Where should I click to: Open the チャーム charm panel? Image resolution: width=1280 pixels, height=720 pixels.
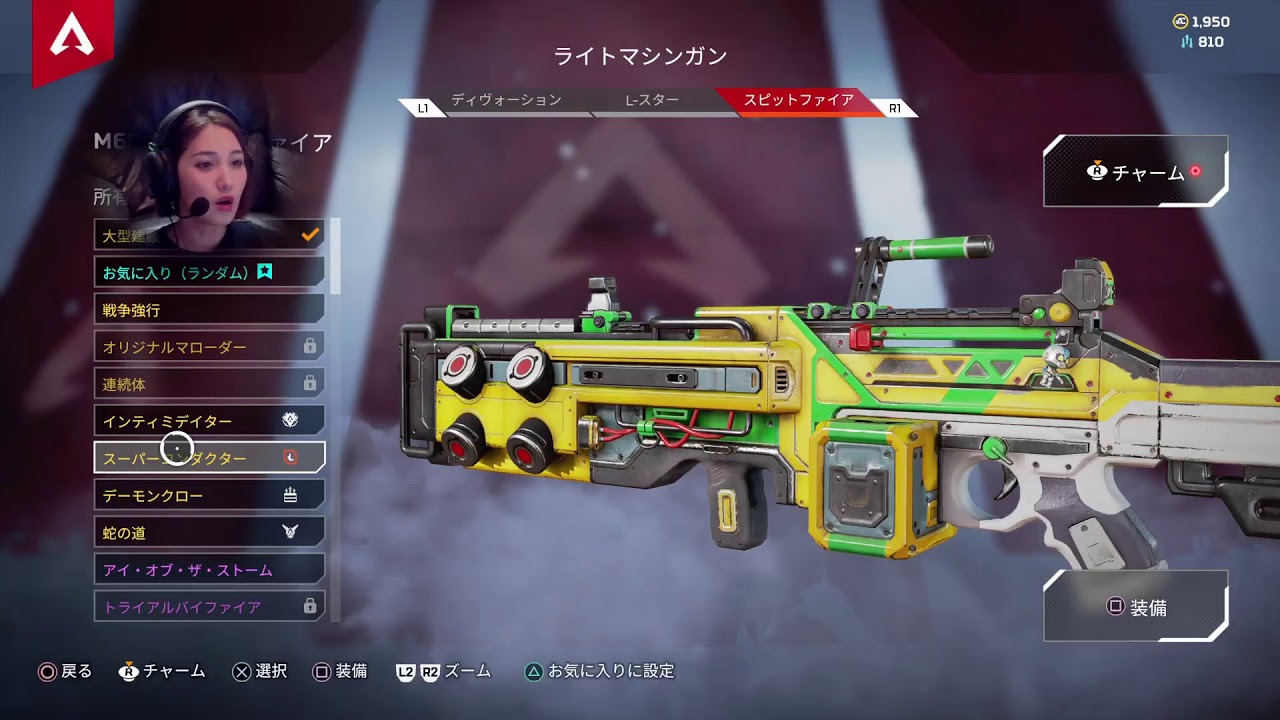click(1135, 172)
